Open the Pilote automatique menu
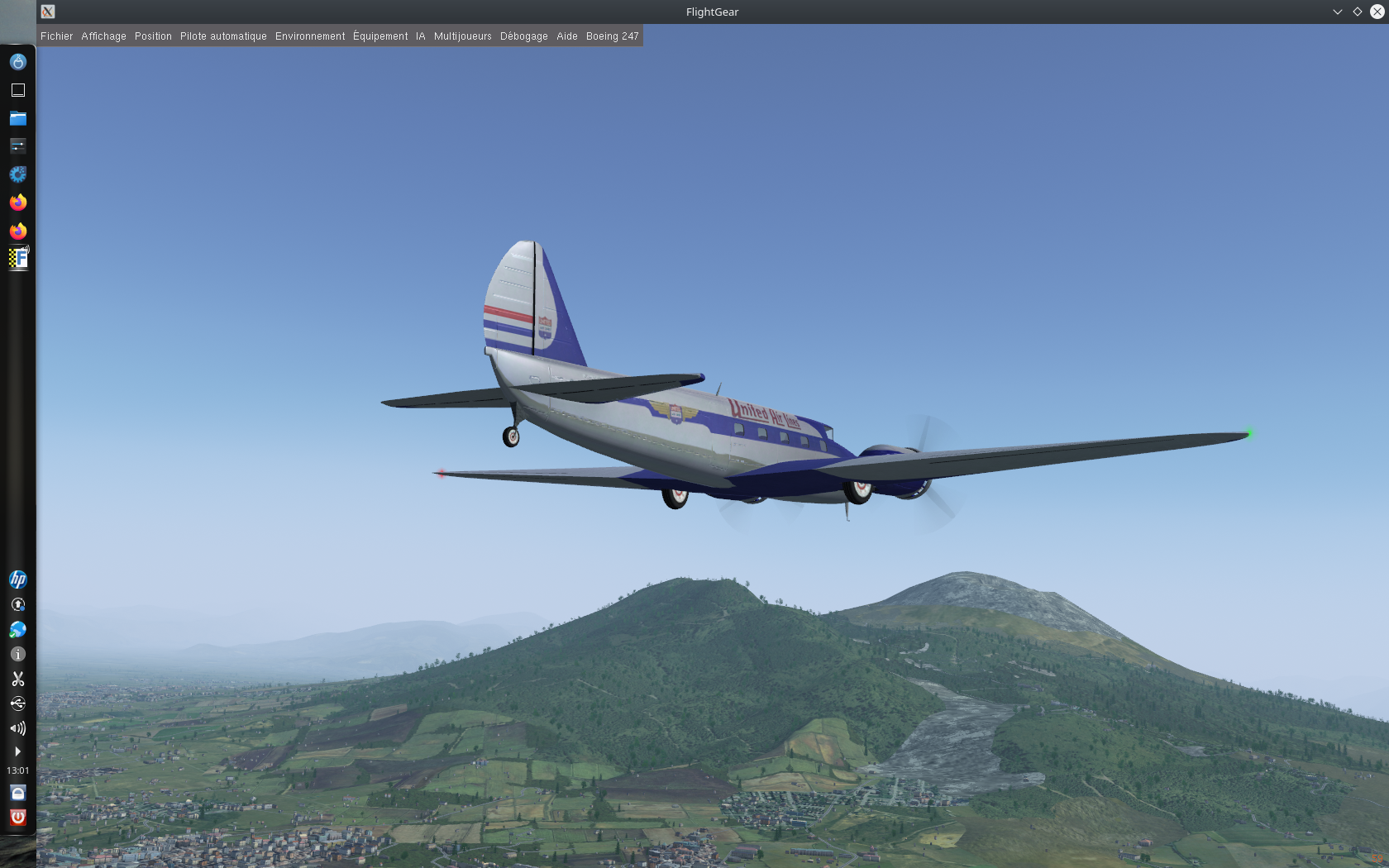 click(x=223, y=36)
